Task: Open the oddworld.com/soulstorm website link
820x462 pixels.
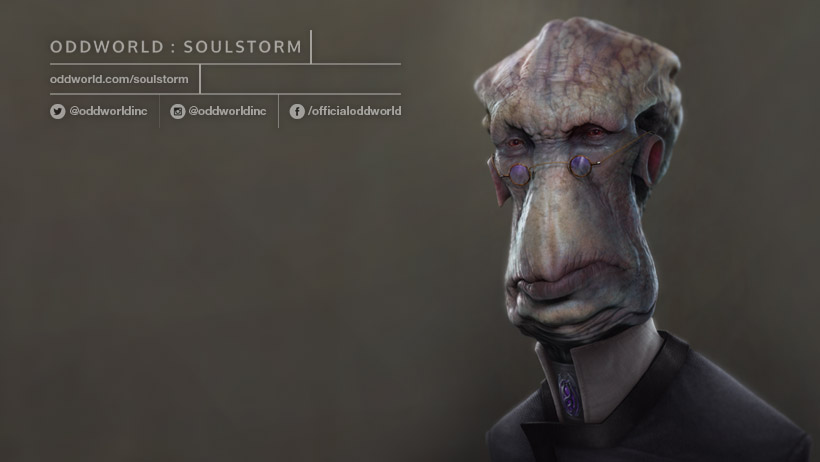Action: point(119,79)
